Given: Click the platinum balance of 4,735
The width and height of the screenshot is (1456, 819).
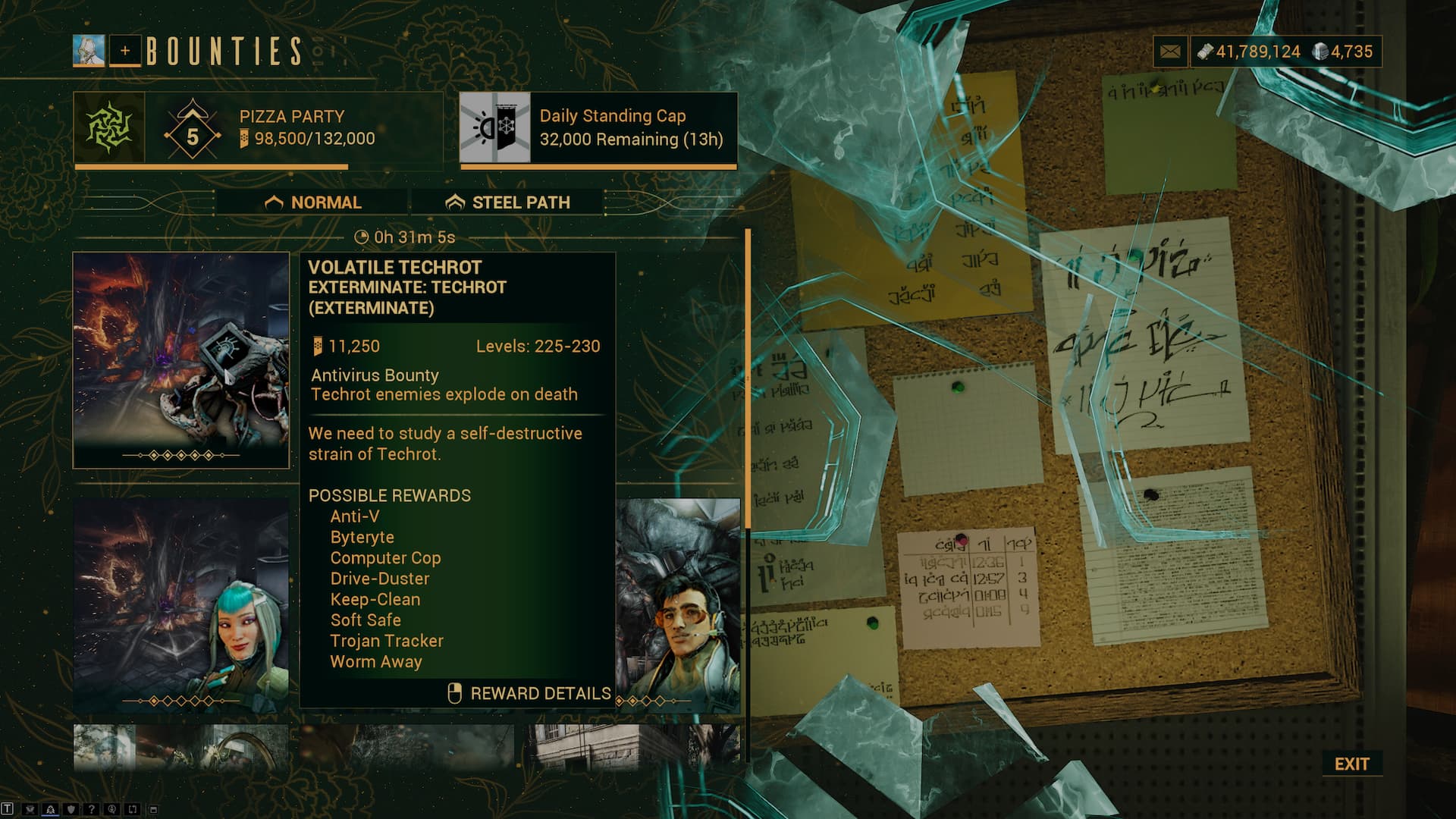Looking at the screenshot, I should pos(1345,52).
